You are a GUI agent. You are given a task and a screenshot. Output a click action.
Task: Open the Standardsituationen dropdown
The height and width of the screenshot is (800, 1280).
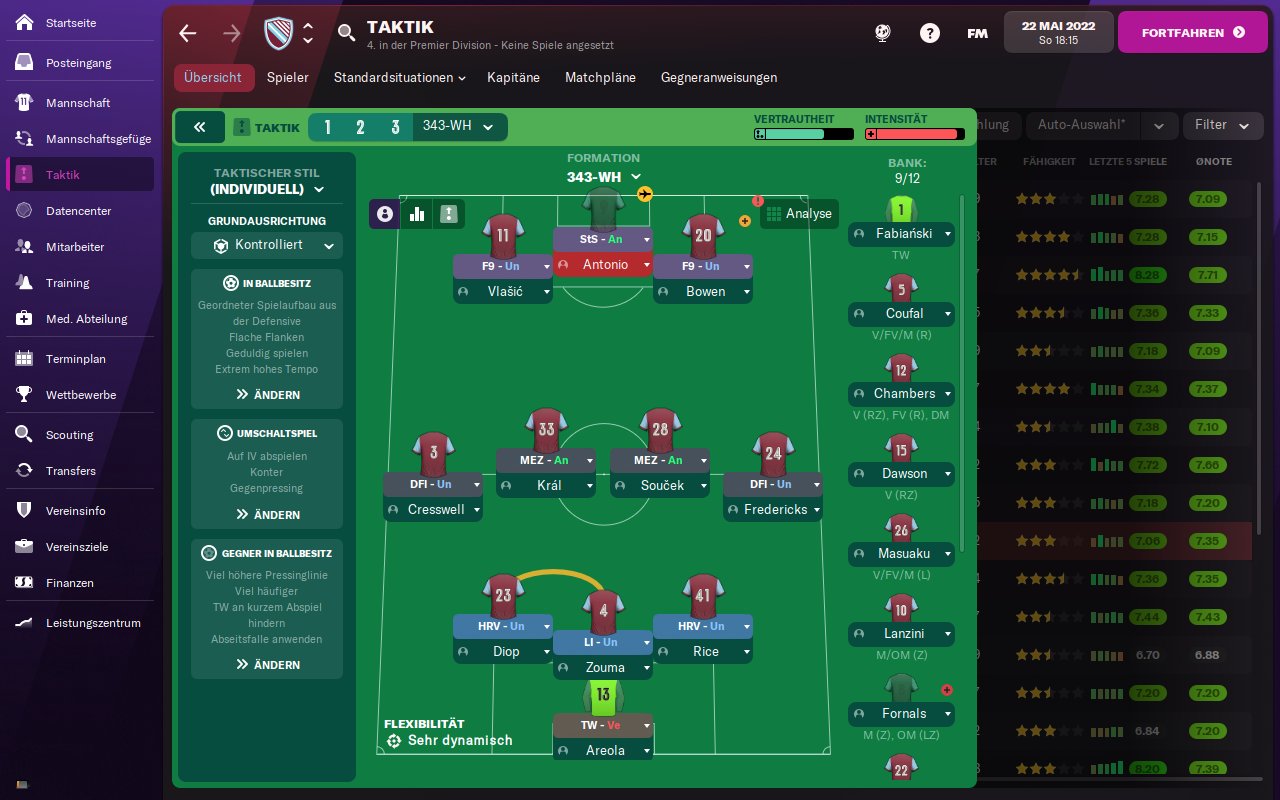(400, 78)
